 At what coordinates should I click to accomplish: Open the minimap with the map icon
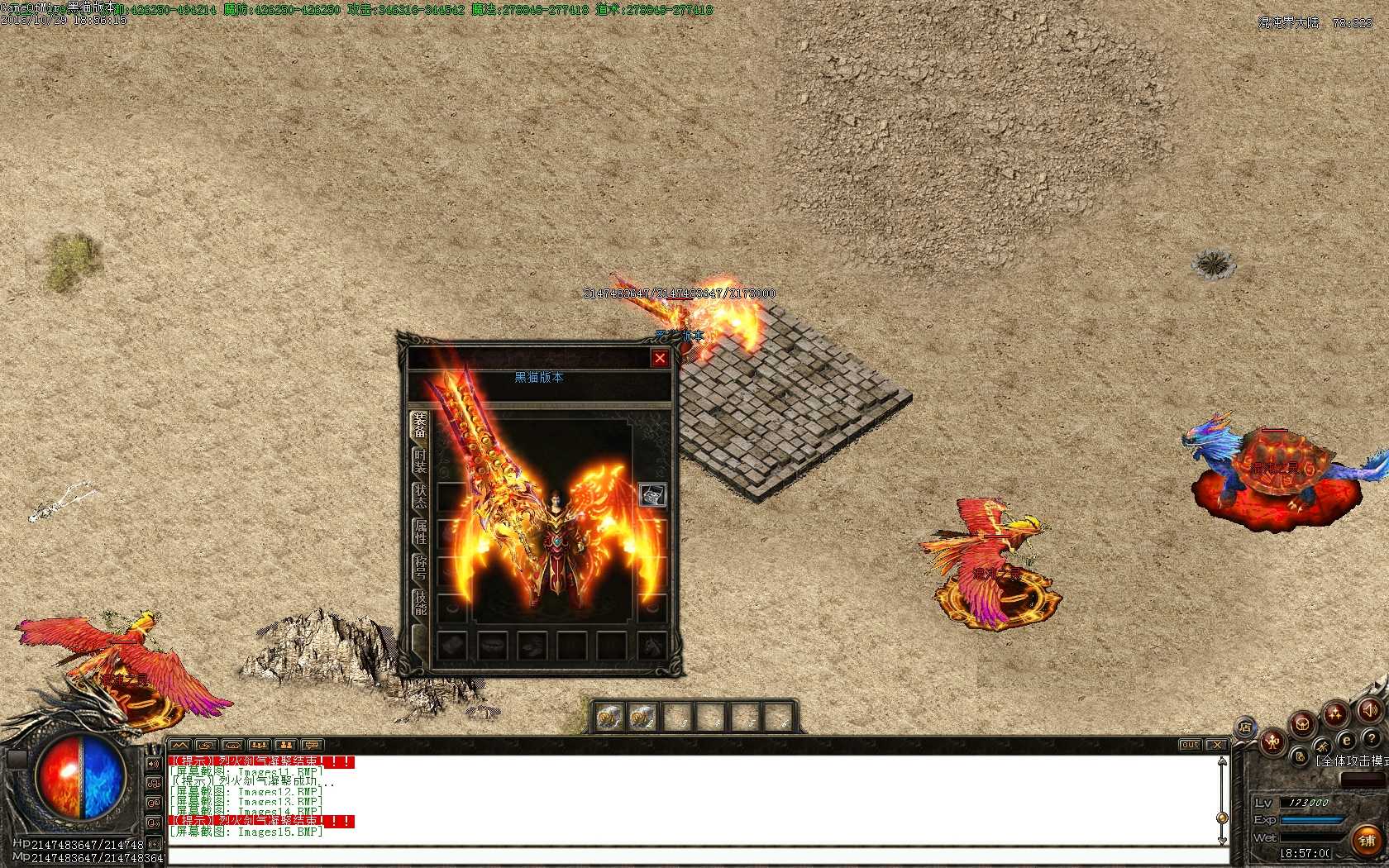182,745
